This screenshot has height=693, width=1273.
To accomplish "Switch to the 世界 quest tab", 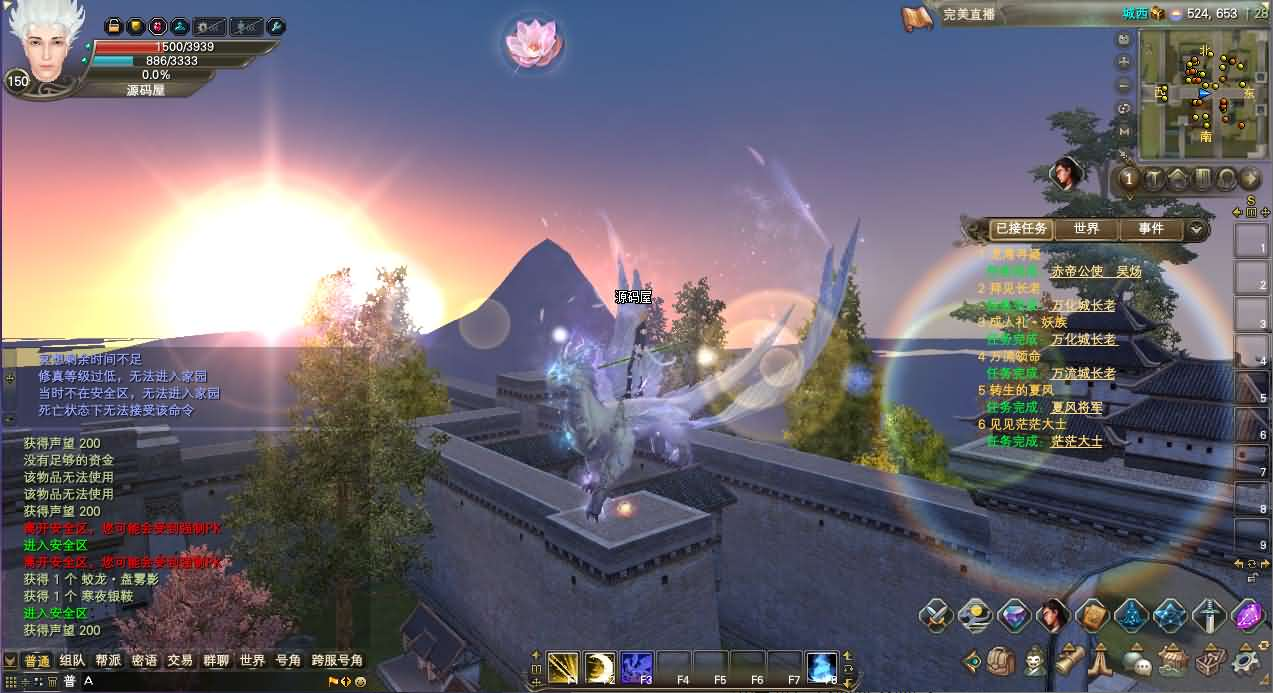I will [x=1087, y=229].
